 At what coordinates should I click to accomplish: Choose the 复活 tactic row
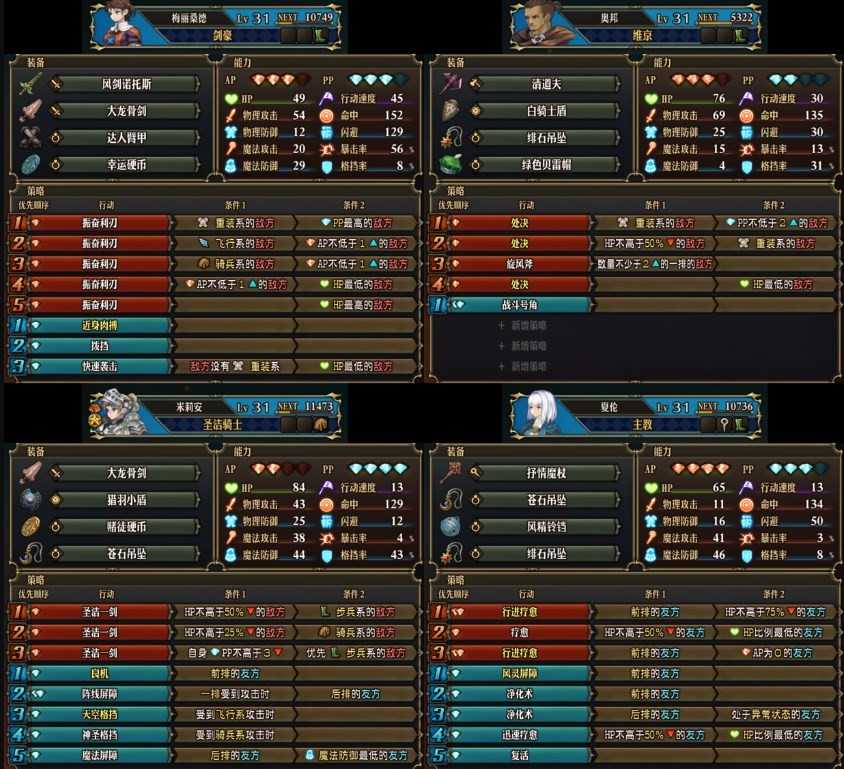pyautogui.click(x=520, y=756)
